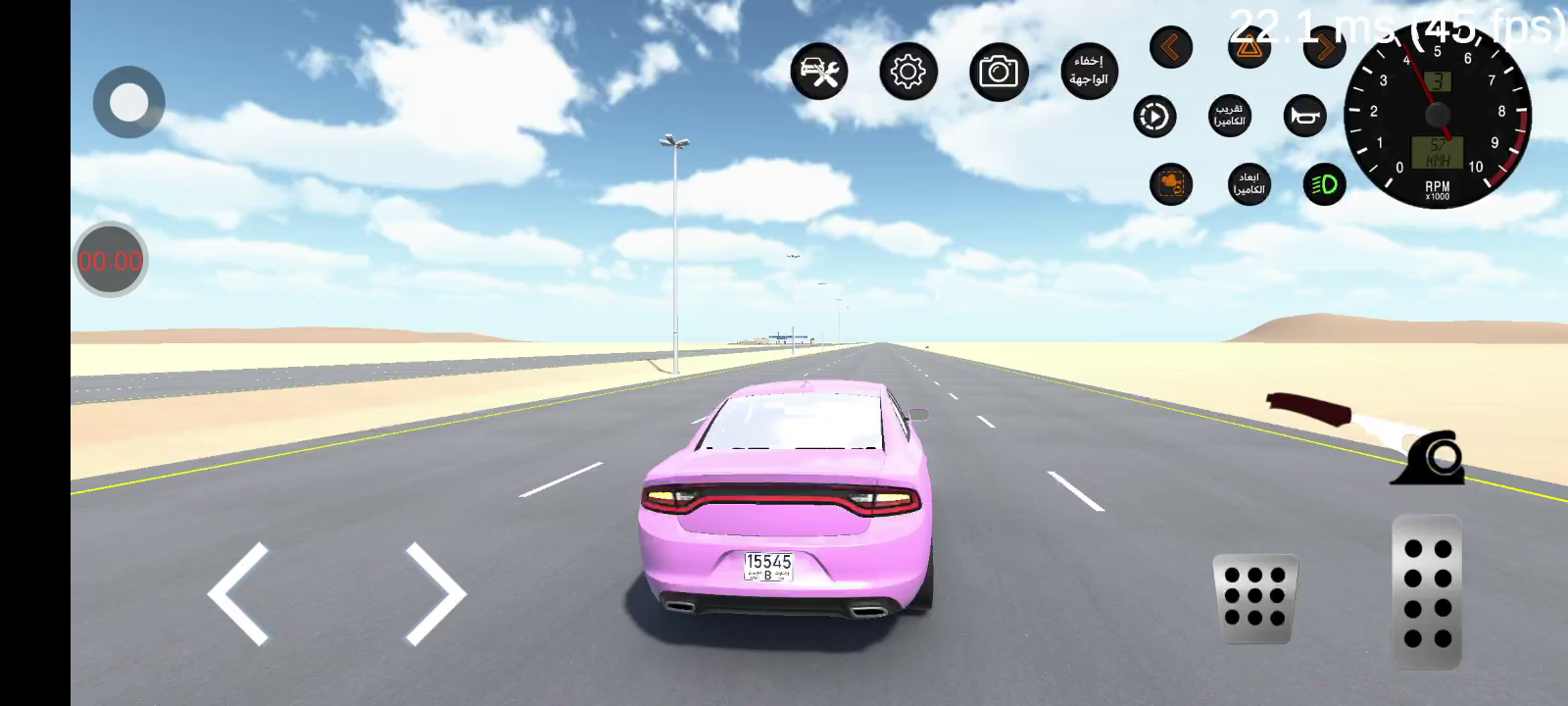Honk the horn button
Viewport: 1568px width, 706px height.
pyautogui.click(x=1304, y=117)
